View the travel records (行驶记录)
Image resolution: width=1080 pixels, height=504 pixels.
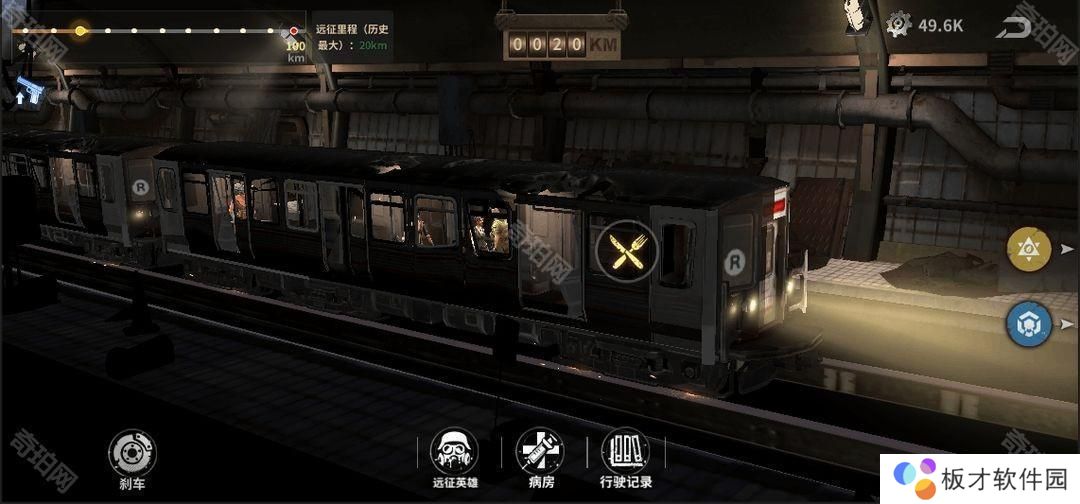pyautogui.click(x=626, y=455)
